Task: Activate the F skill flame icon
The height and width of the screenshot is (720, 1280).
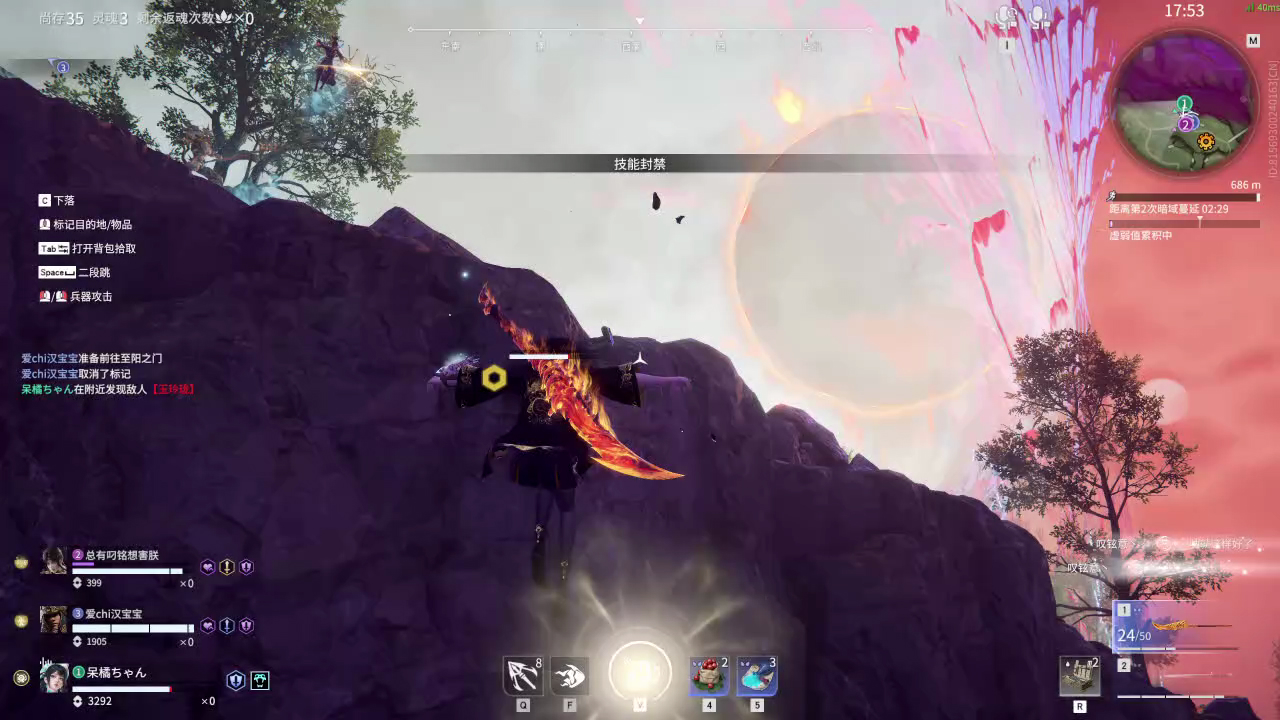Action: point(570,676)
